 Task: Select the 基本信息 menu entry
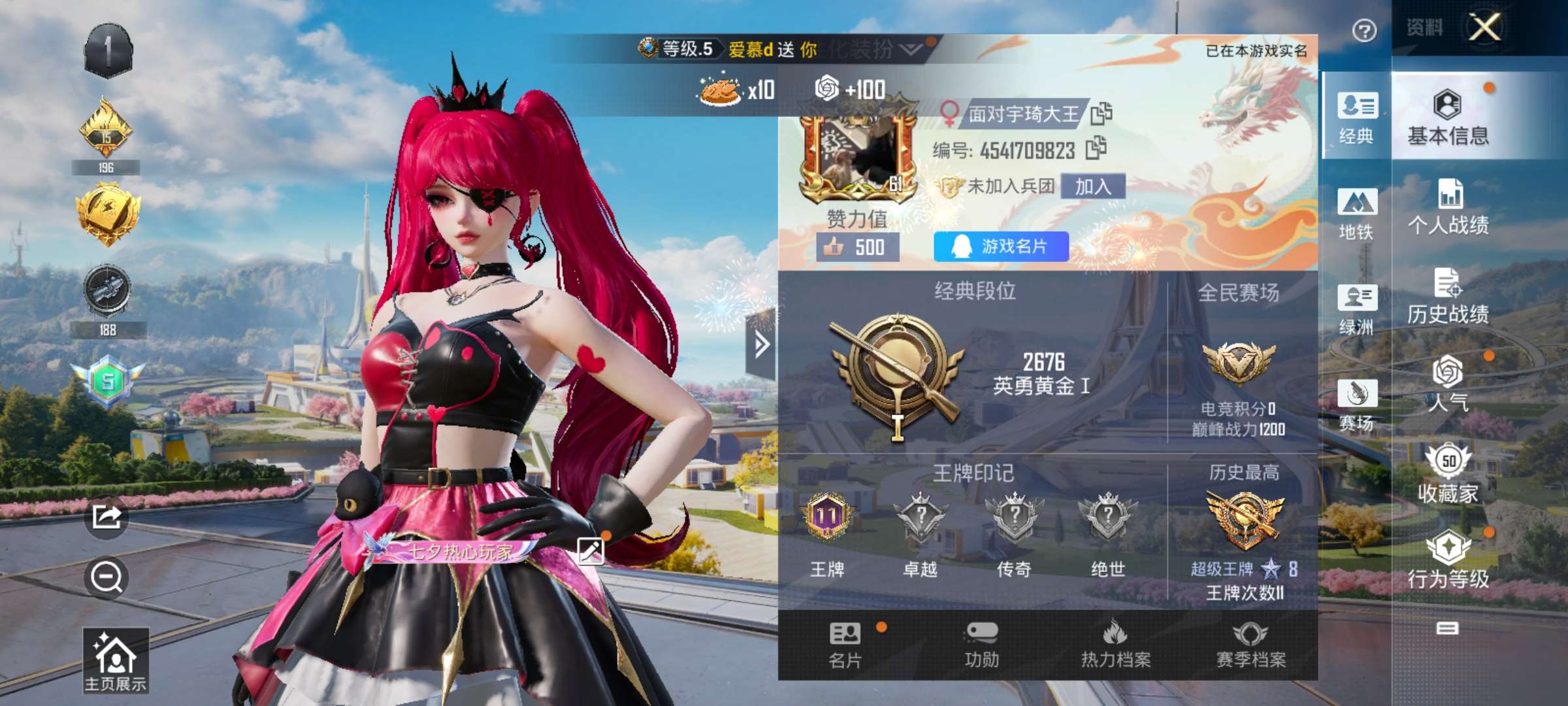[1448, 118]
